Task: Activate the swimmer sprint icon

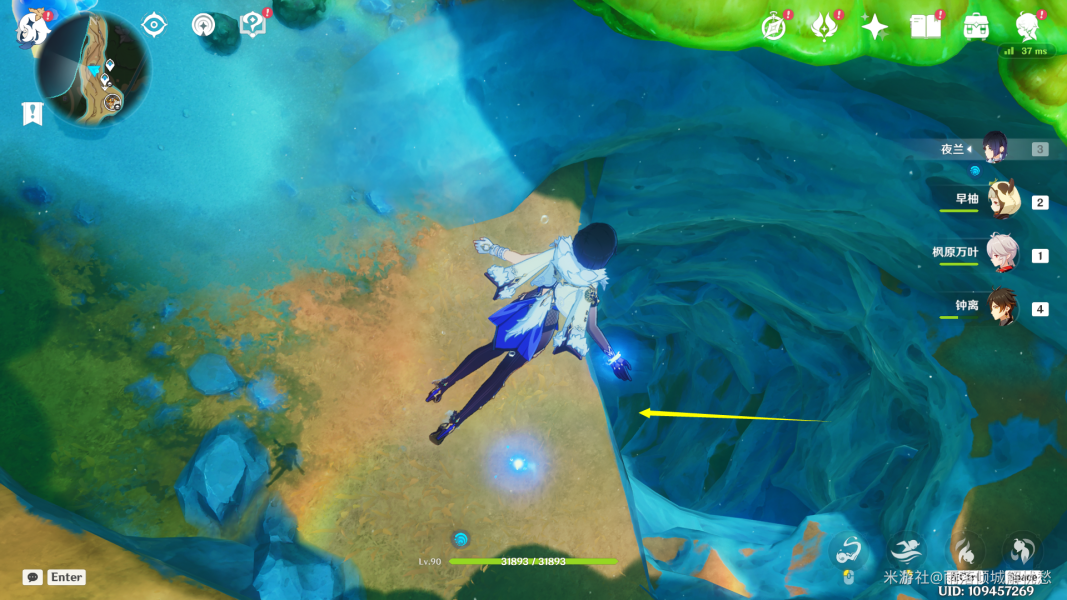Action: 906,550
